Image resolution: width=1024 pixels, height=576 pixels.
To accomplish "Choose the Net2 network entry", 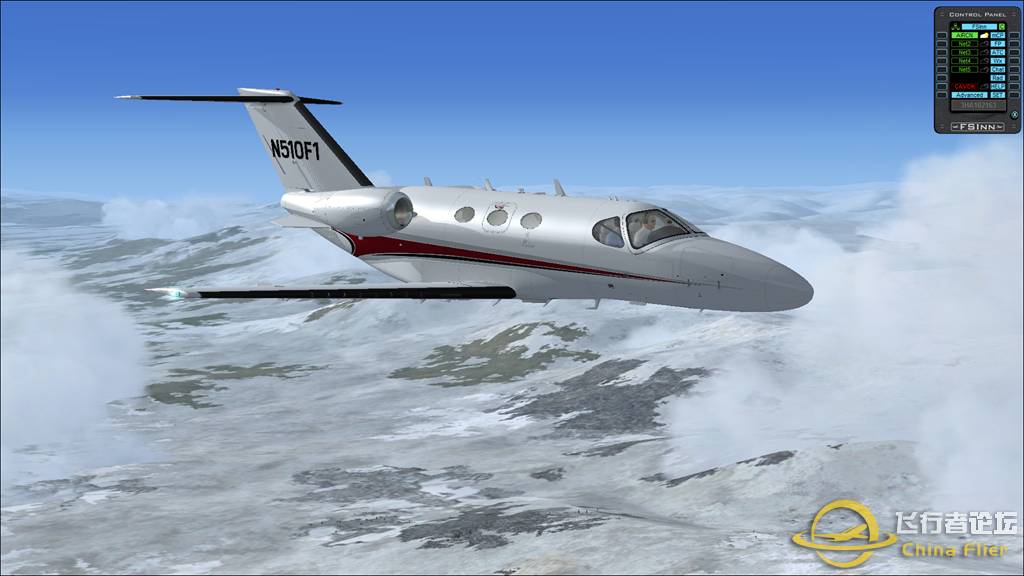I will coord(964,44).
